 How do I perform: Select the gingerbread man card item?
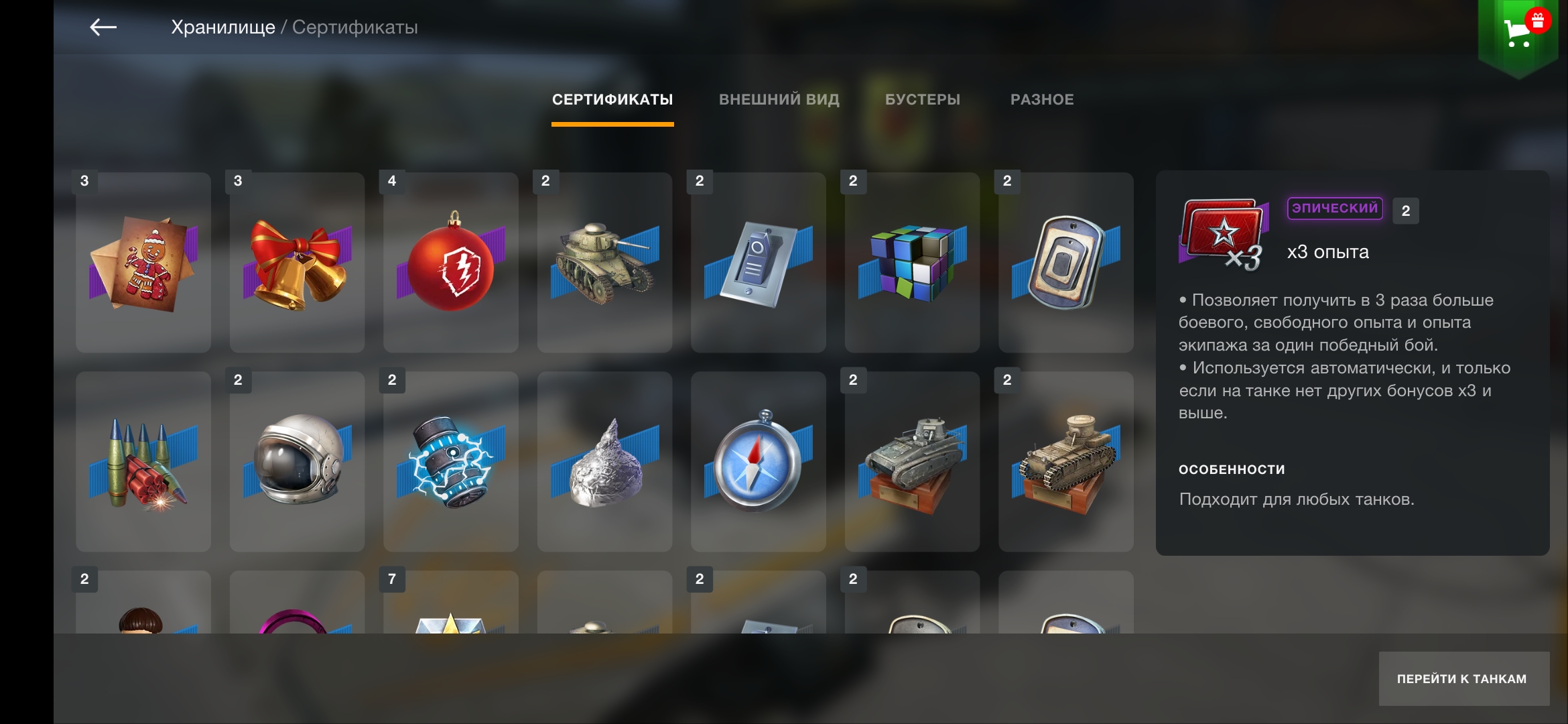[x=143, y=263]
